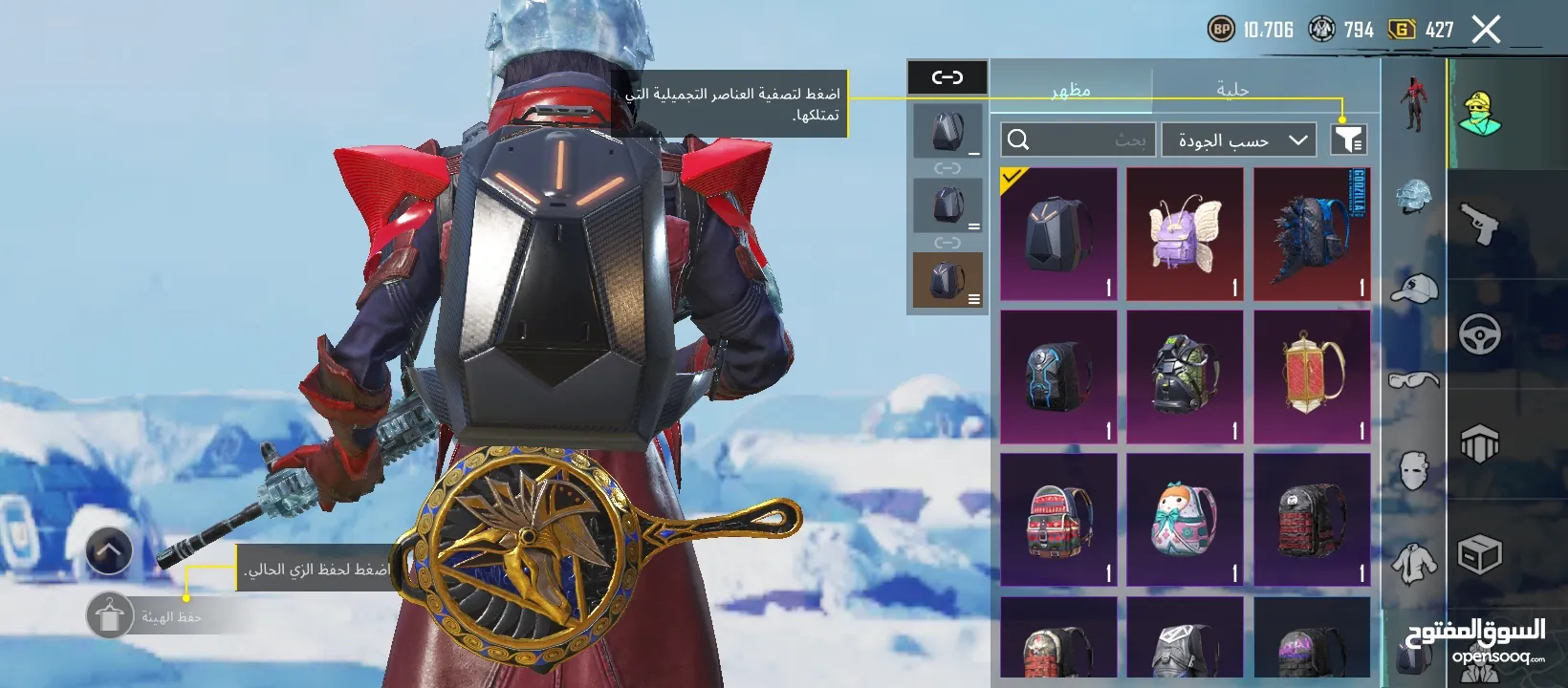Select the purple butterfly backpack skin

pos(1185,234)
